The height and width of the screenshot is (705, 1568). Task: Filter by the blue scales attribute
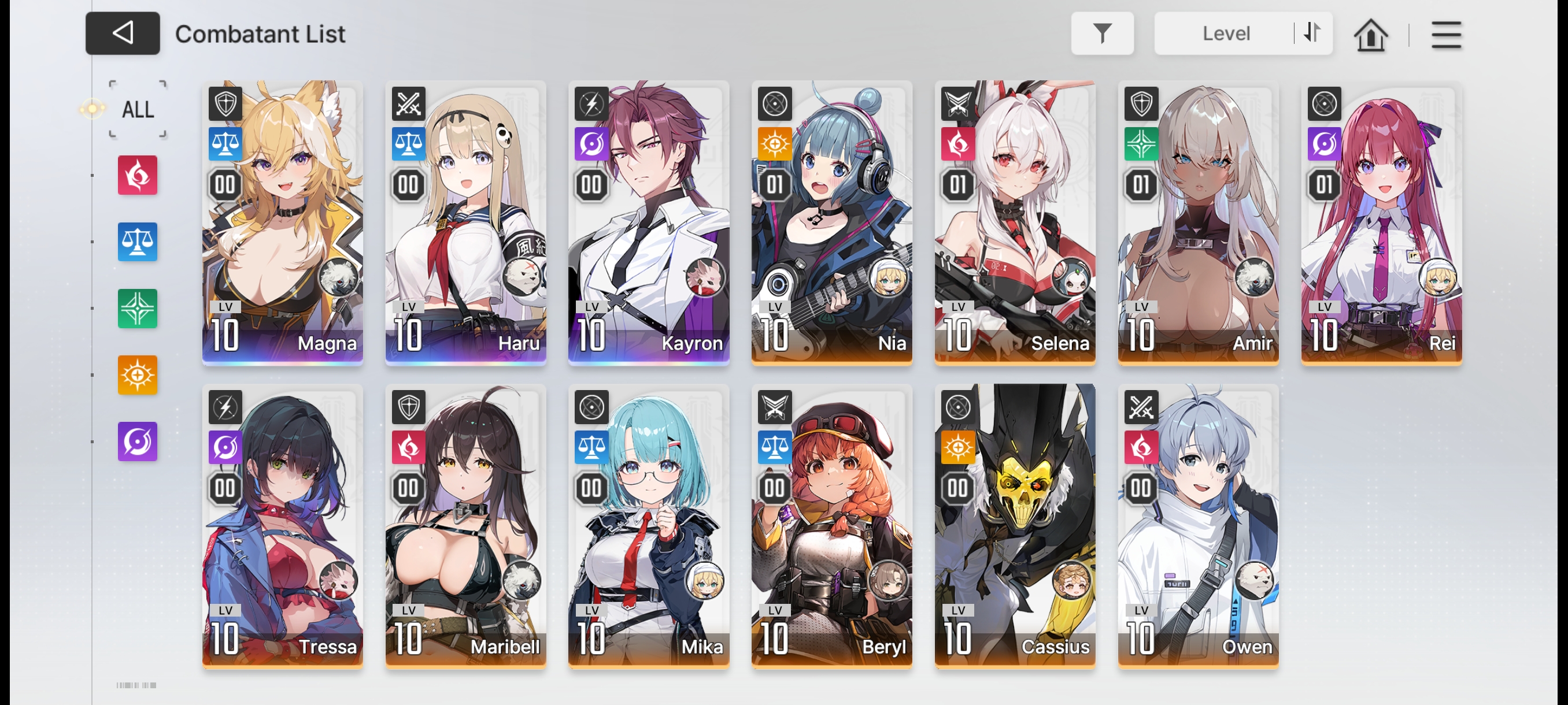tap(138, 242)
